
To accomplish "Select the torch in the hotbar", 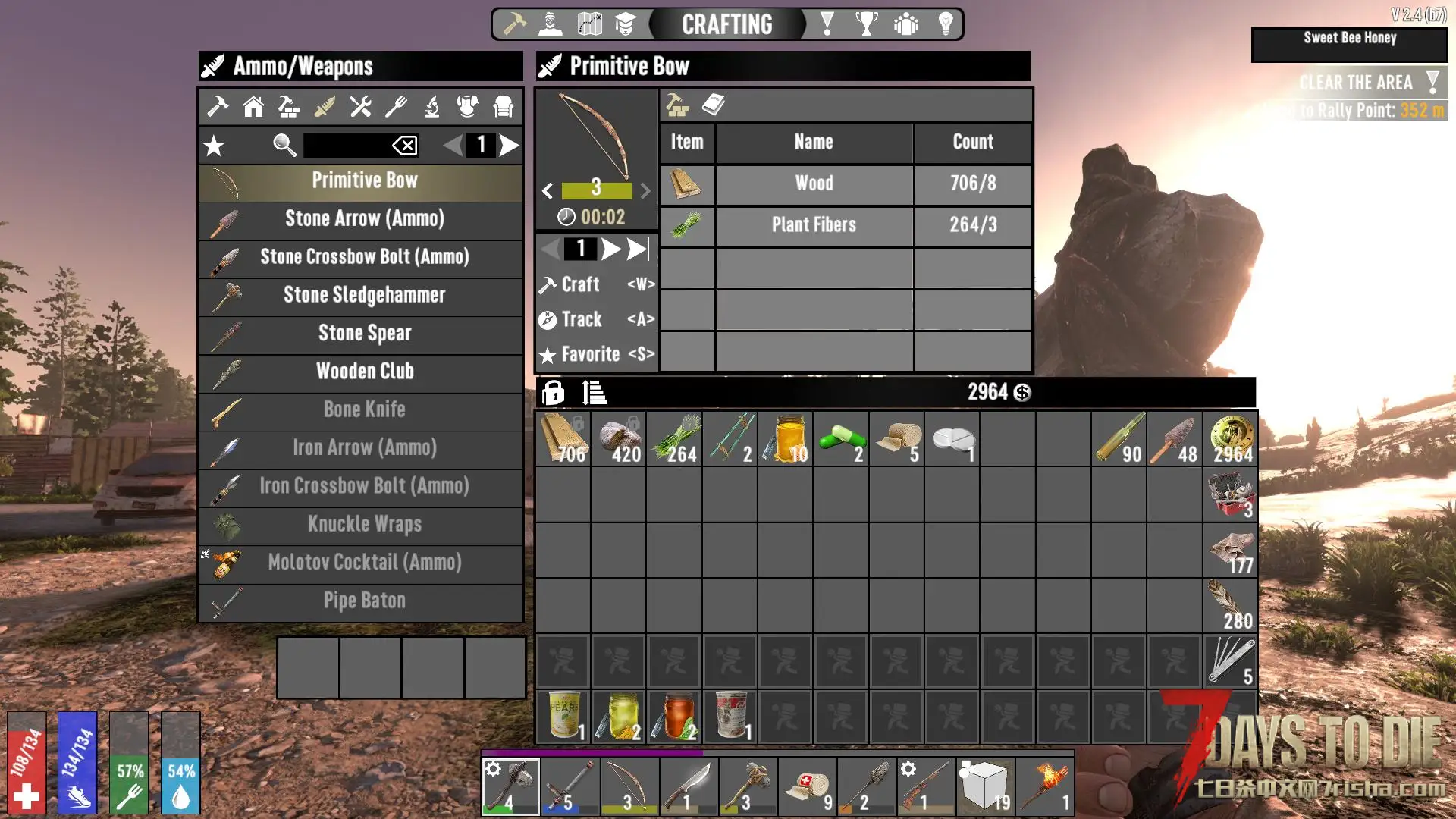I will (x=1045, y=786).
